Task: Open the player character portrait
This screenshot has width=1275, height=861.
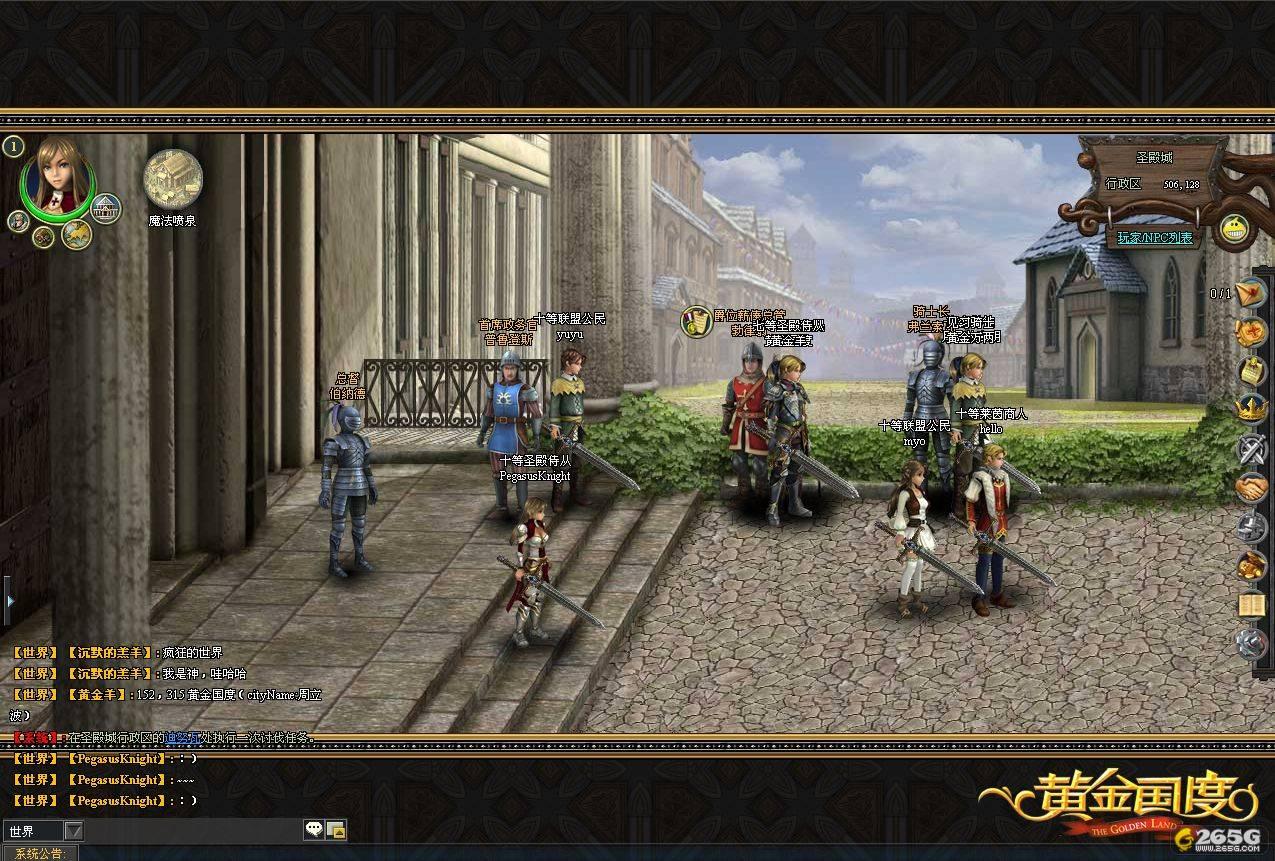Action: (59, 176)
